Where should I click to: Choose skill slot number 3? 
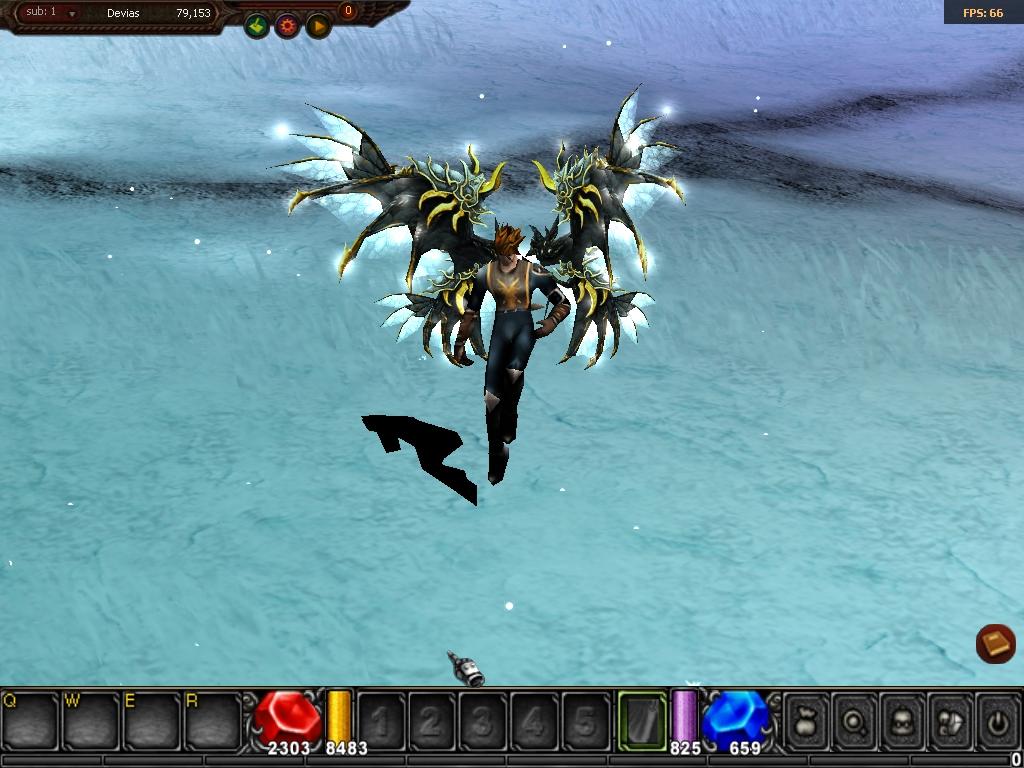click(x=483, y=721)
